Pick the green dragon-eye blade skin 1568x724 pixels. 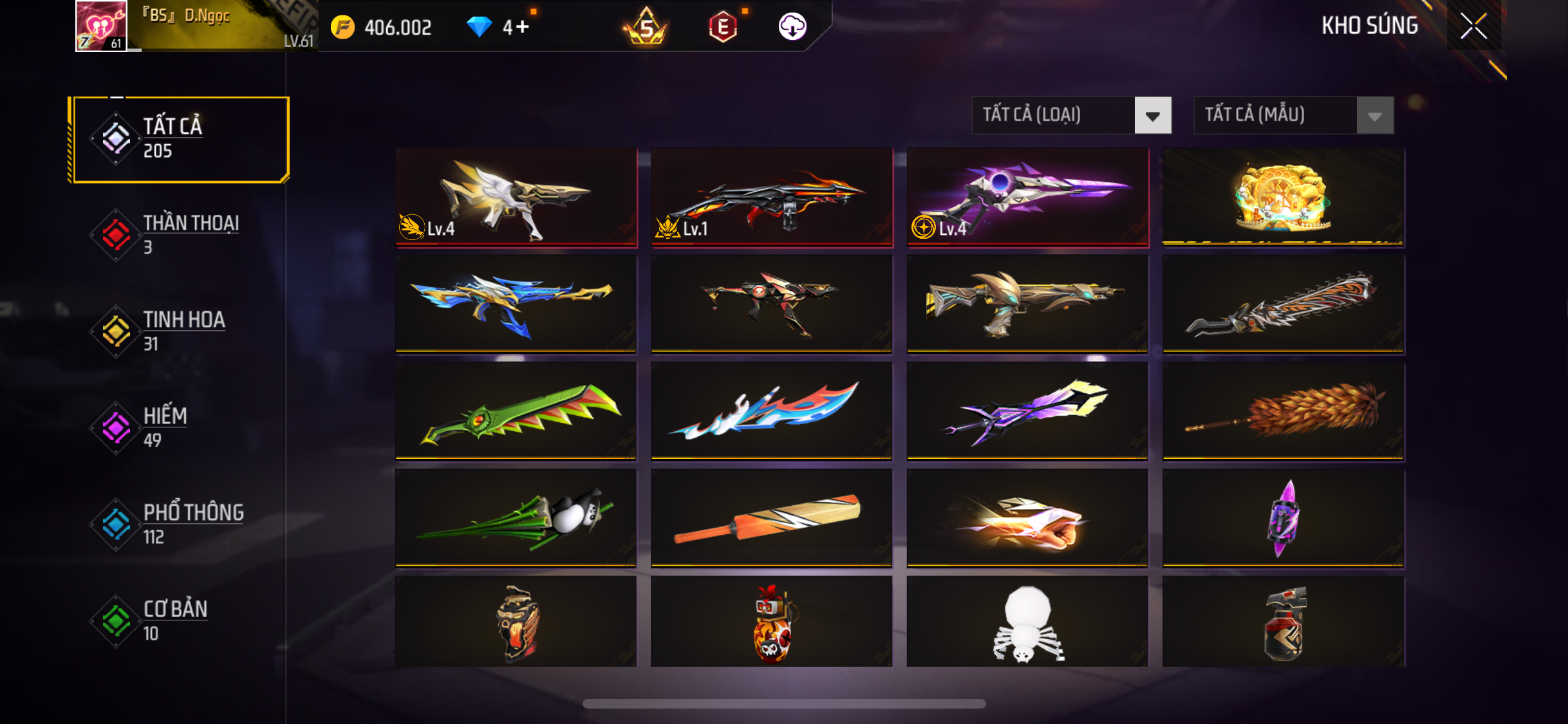tap(516, 411)
